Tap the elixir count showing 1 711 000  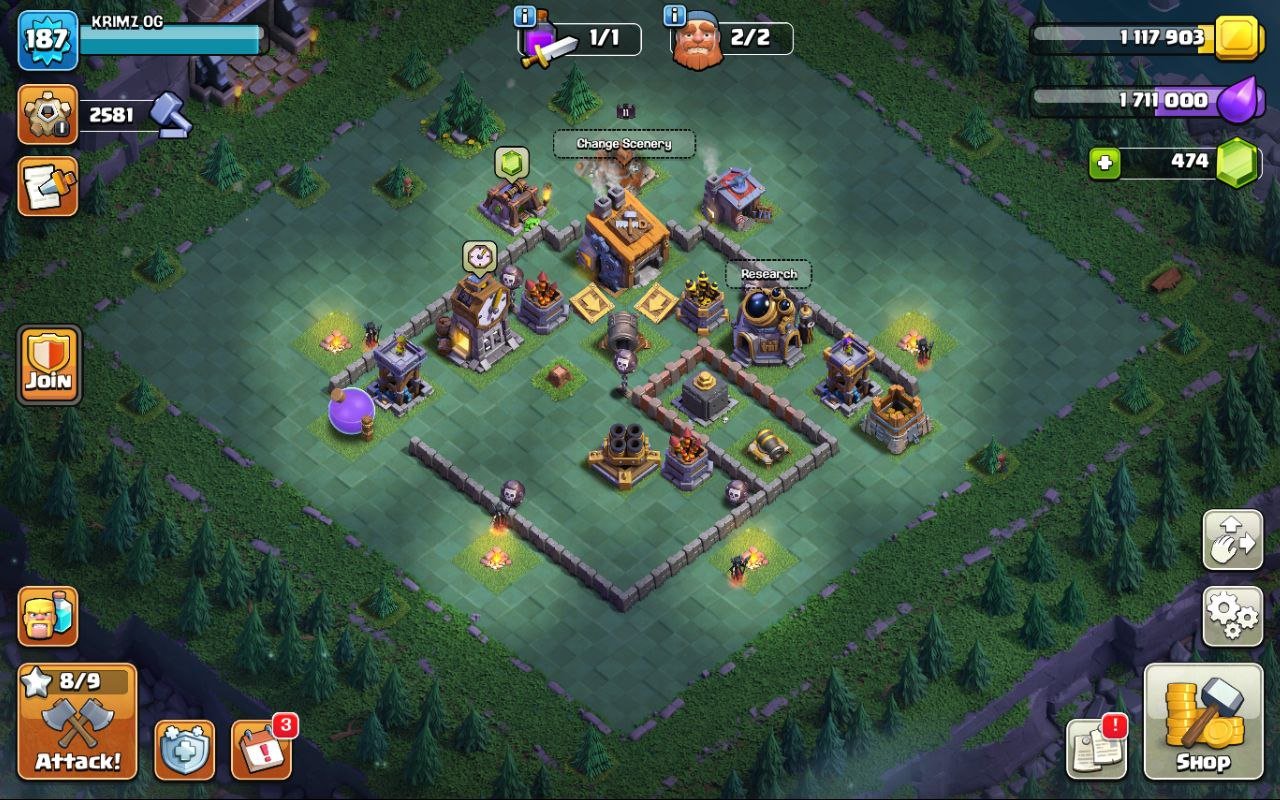(x=1165, y=100)
